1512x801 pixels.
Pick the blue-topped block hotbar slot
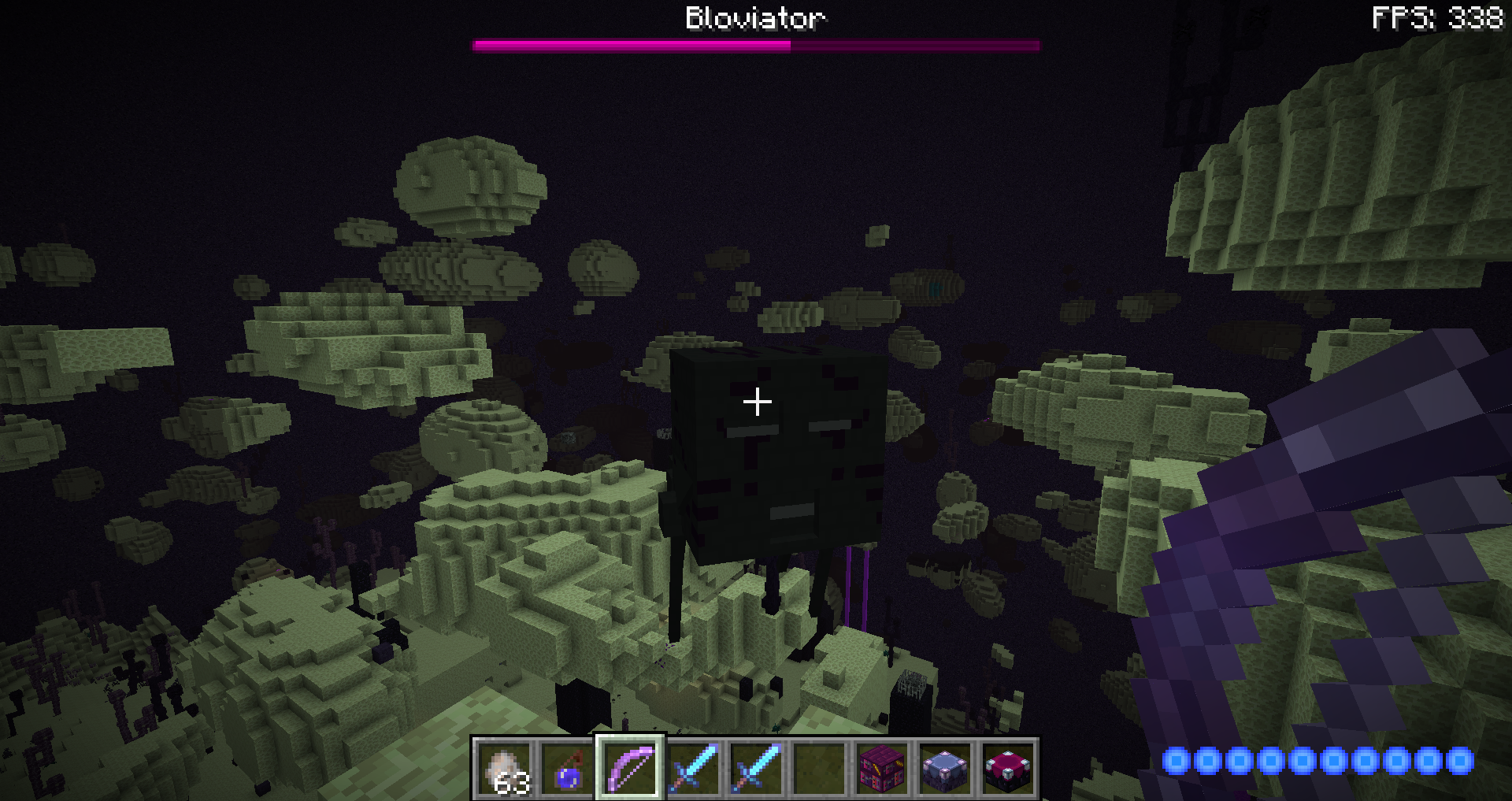[x=945, y=768]
